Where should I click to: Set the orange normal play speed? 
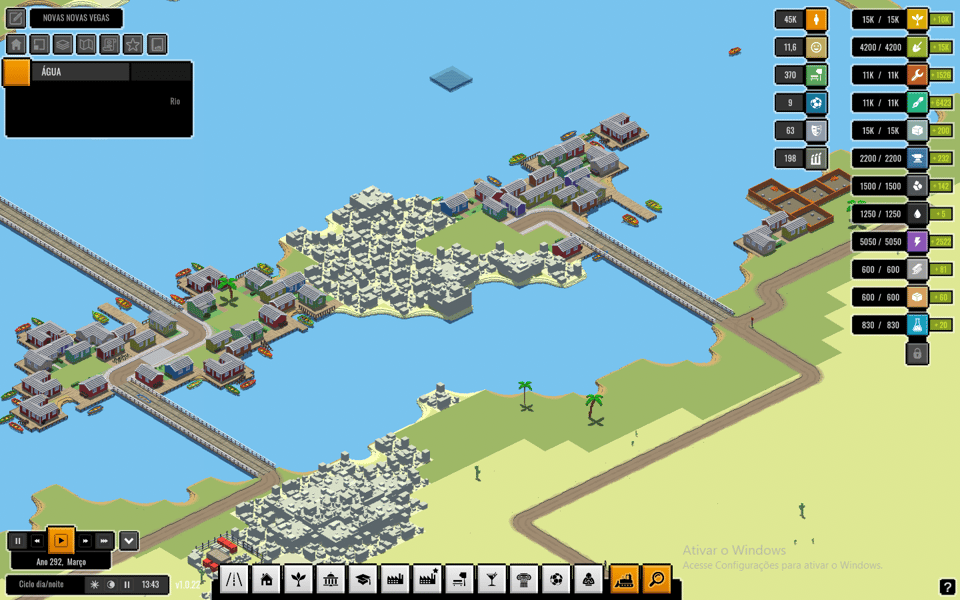(61, 541)
